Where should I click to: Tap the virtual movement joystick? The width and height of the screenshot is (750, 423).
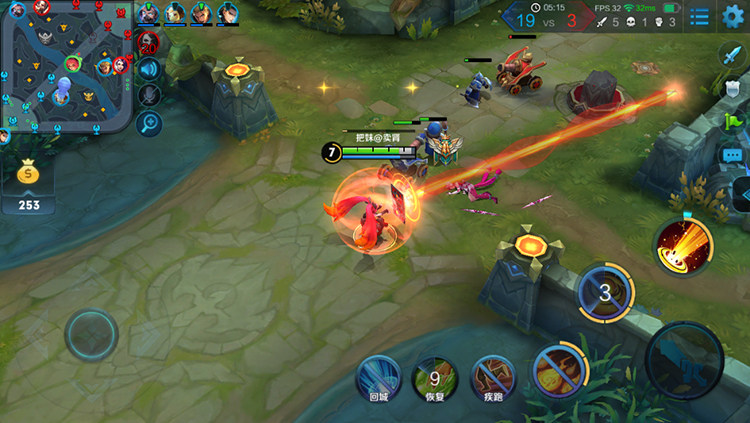tap(92, 333)
